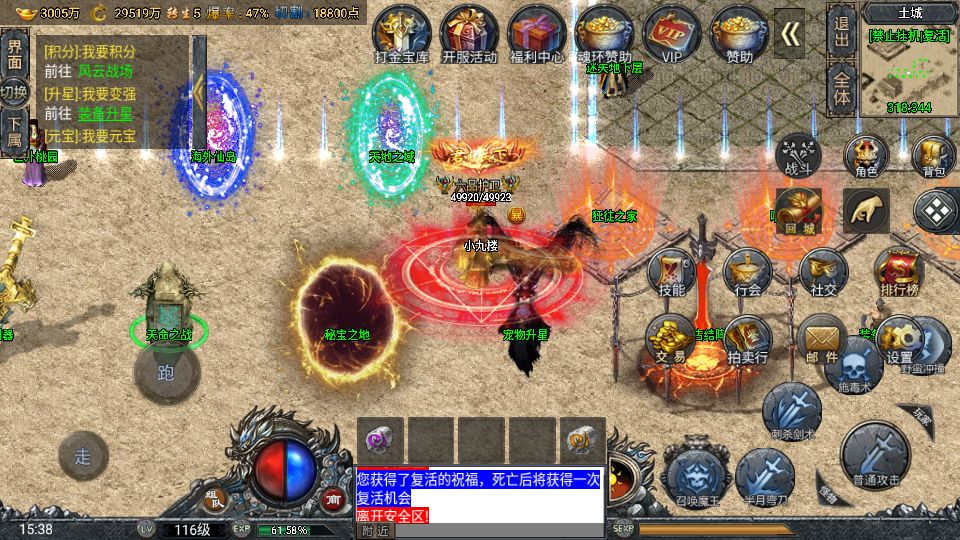
Task: Open the VIP menu
Action: (671, 34)
